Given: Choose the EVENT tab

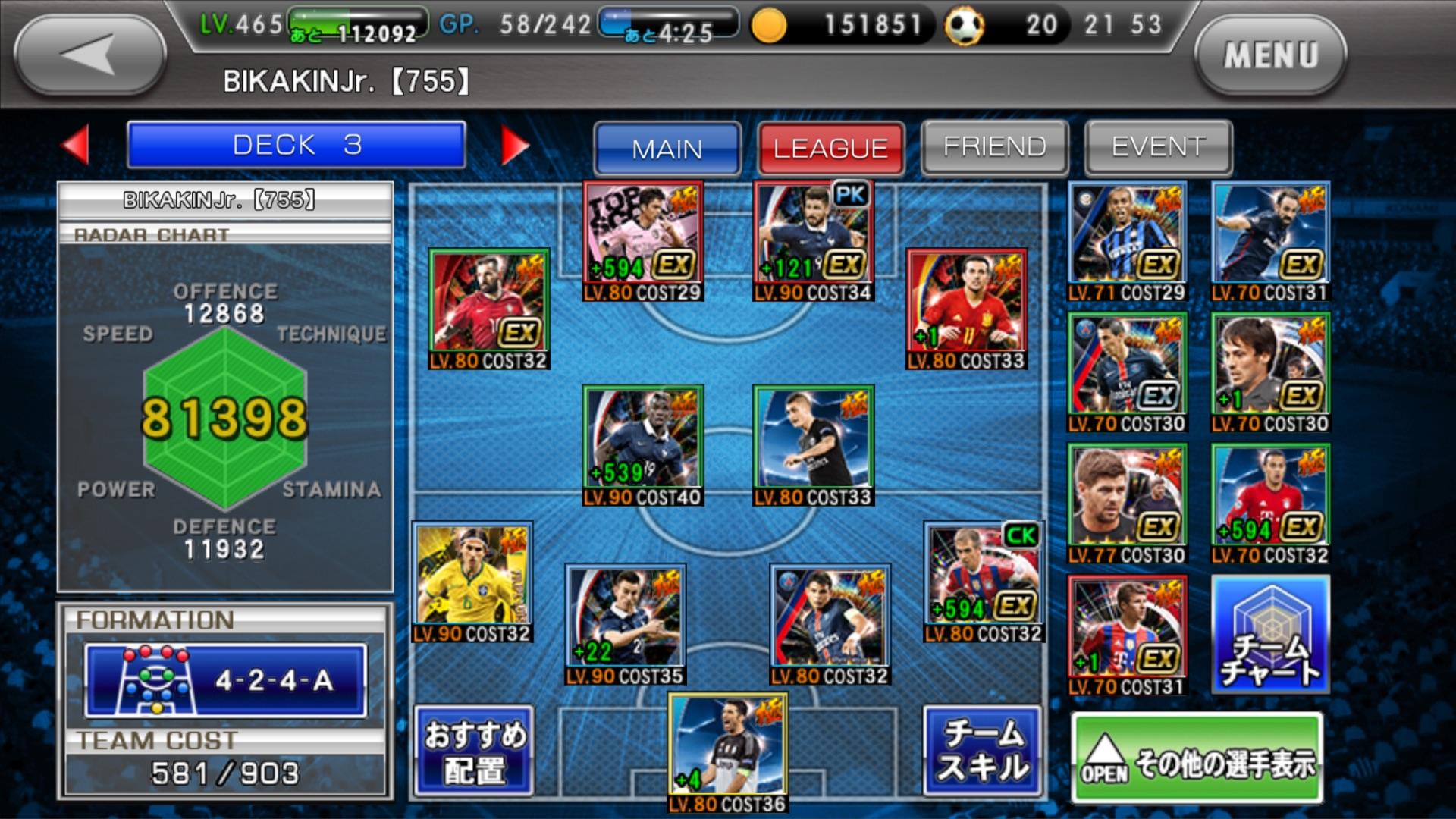Looking at the screenshot, I should 1158,146.
